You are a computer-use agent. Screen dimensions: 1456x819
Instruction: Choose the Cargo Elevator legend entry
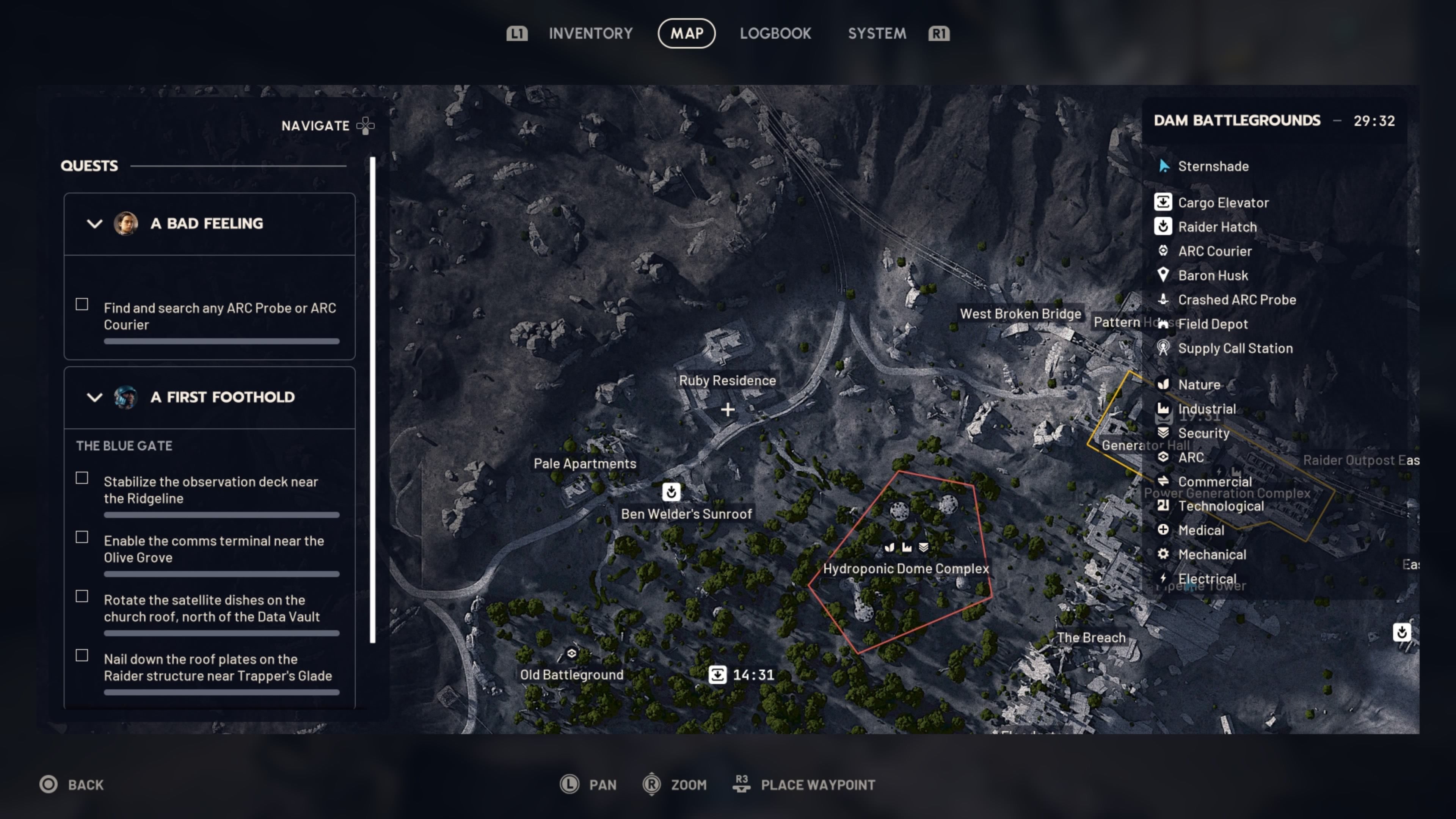tap(1222, 202)
